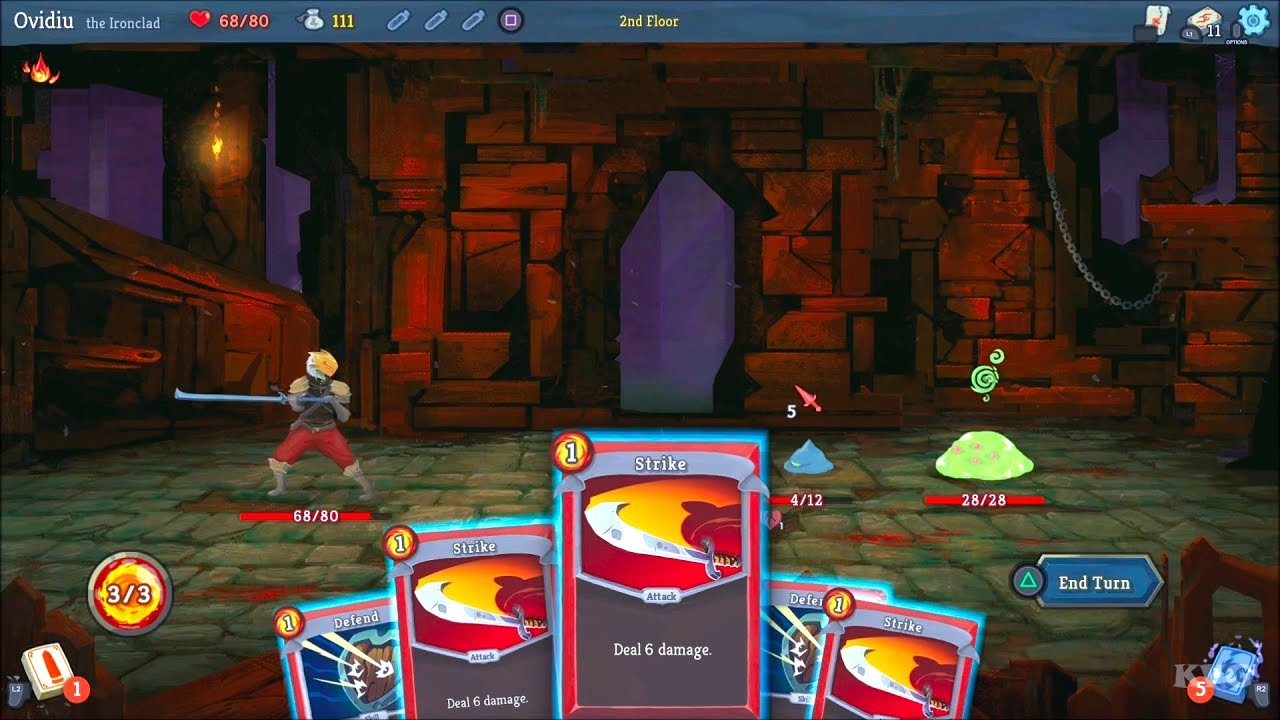This screenshot has width=1280, height=720.
Task: Click the 2nd Floor label
Action: (x=647, y=20)
